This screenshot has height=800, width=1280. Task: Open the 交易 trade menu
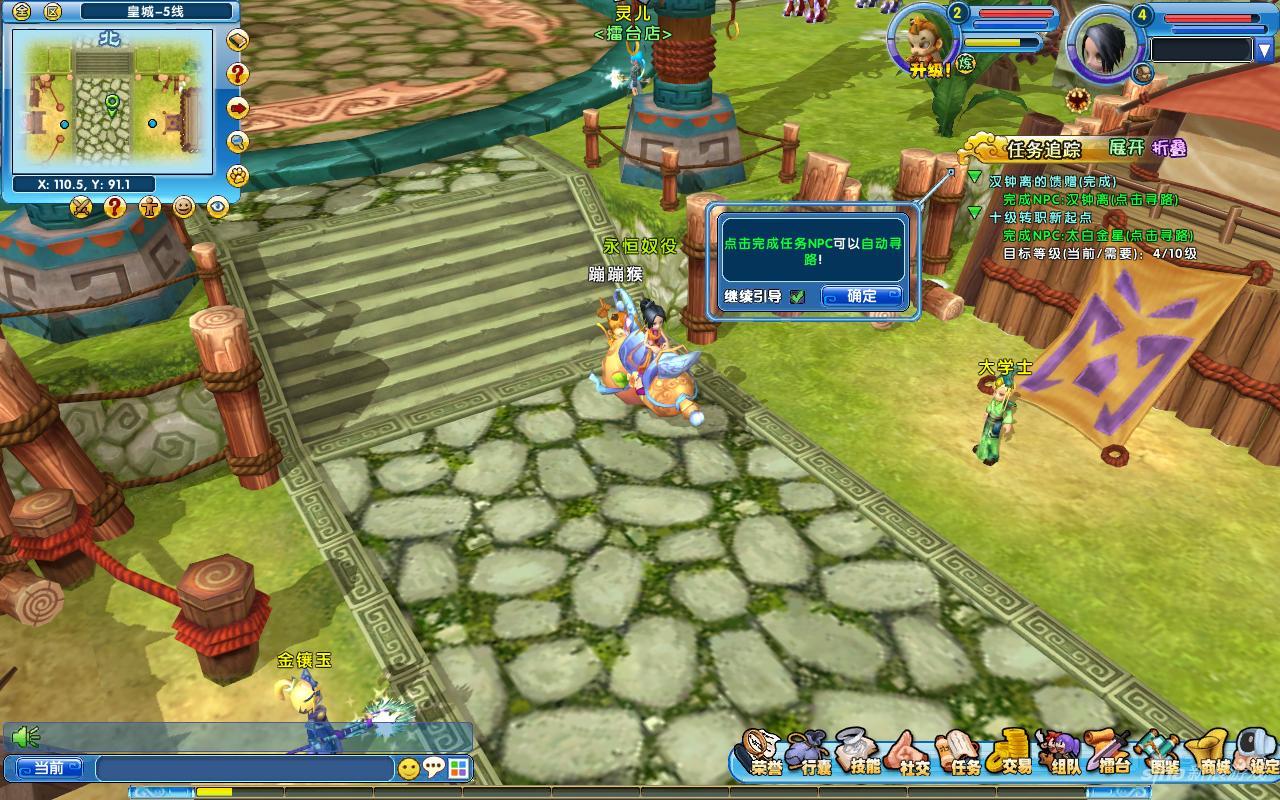pos(1016,755)
